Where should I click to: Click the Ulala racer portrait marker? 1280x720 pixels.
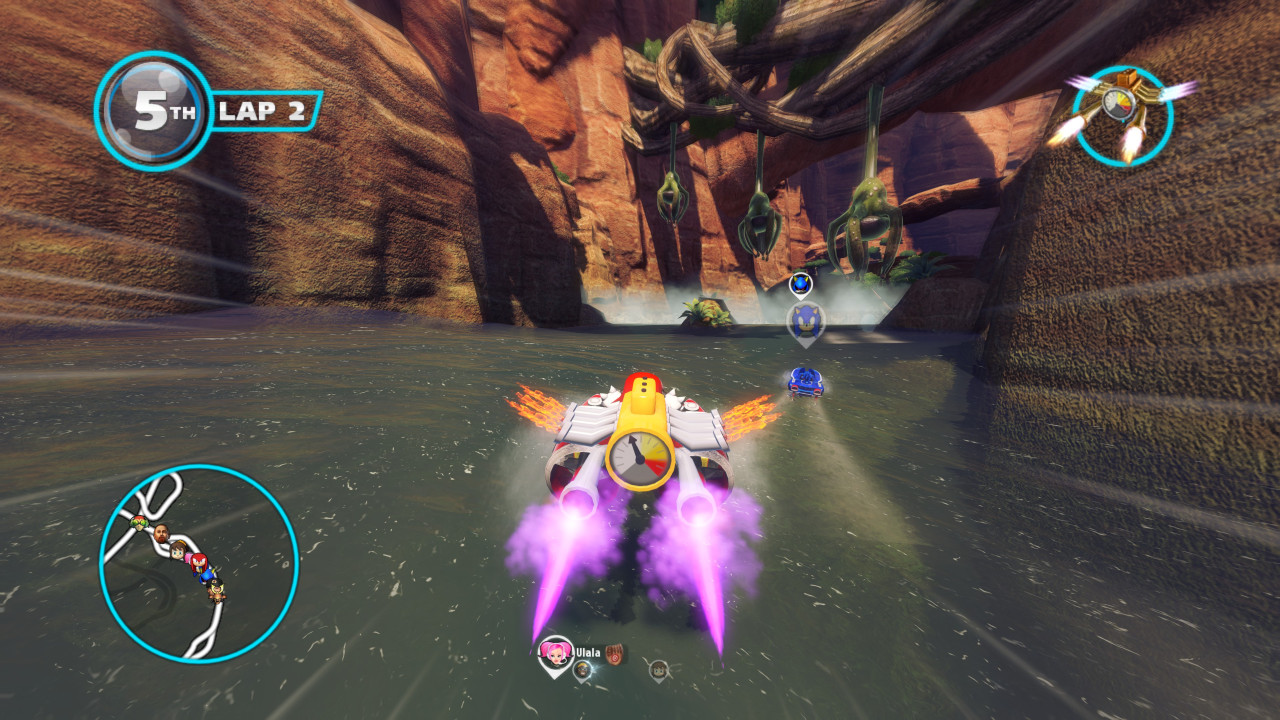pyautogui.click(x=554, y=653)
